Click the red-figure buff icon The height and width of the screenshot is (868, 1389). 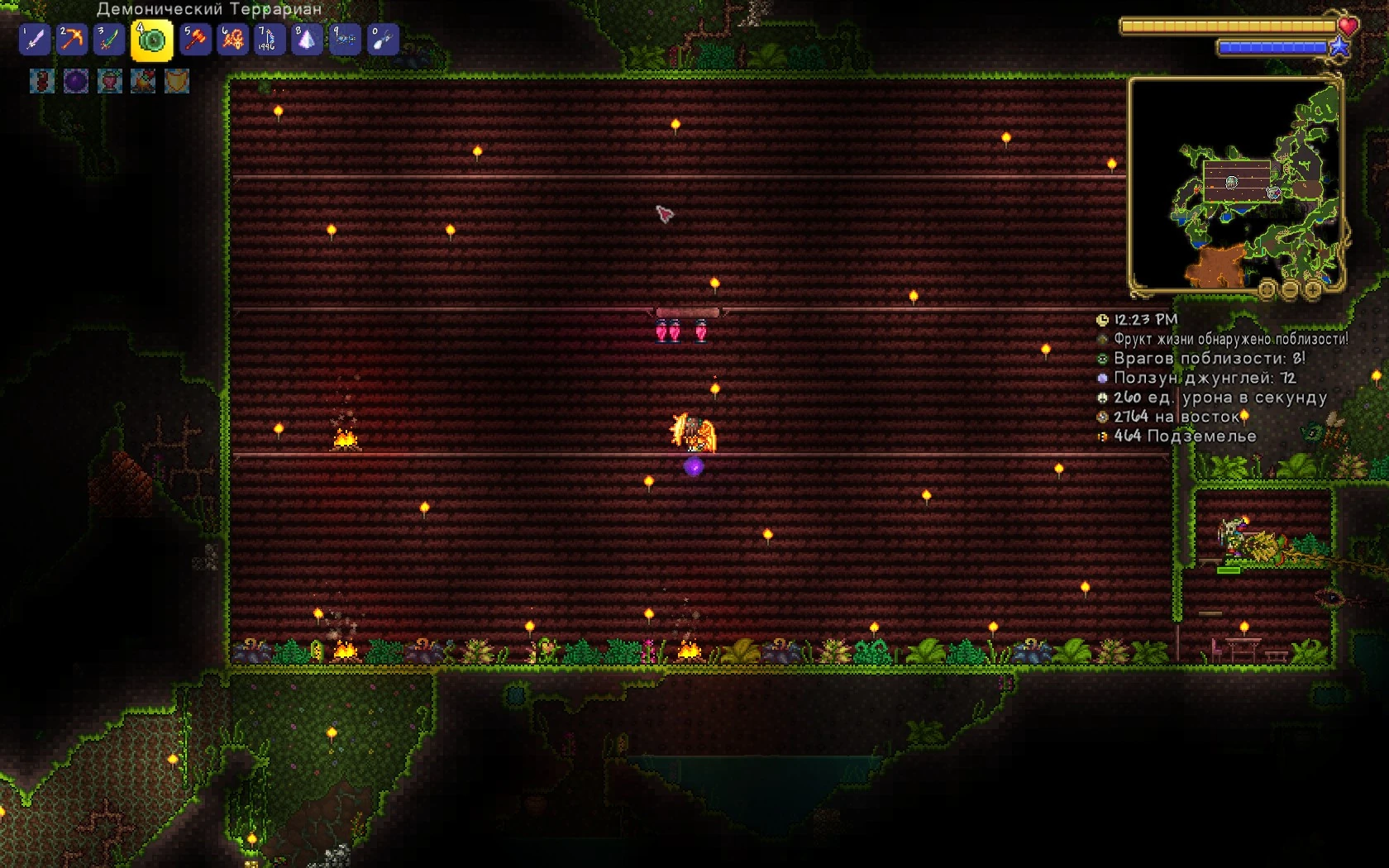click(42, 81)
